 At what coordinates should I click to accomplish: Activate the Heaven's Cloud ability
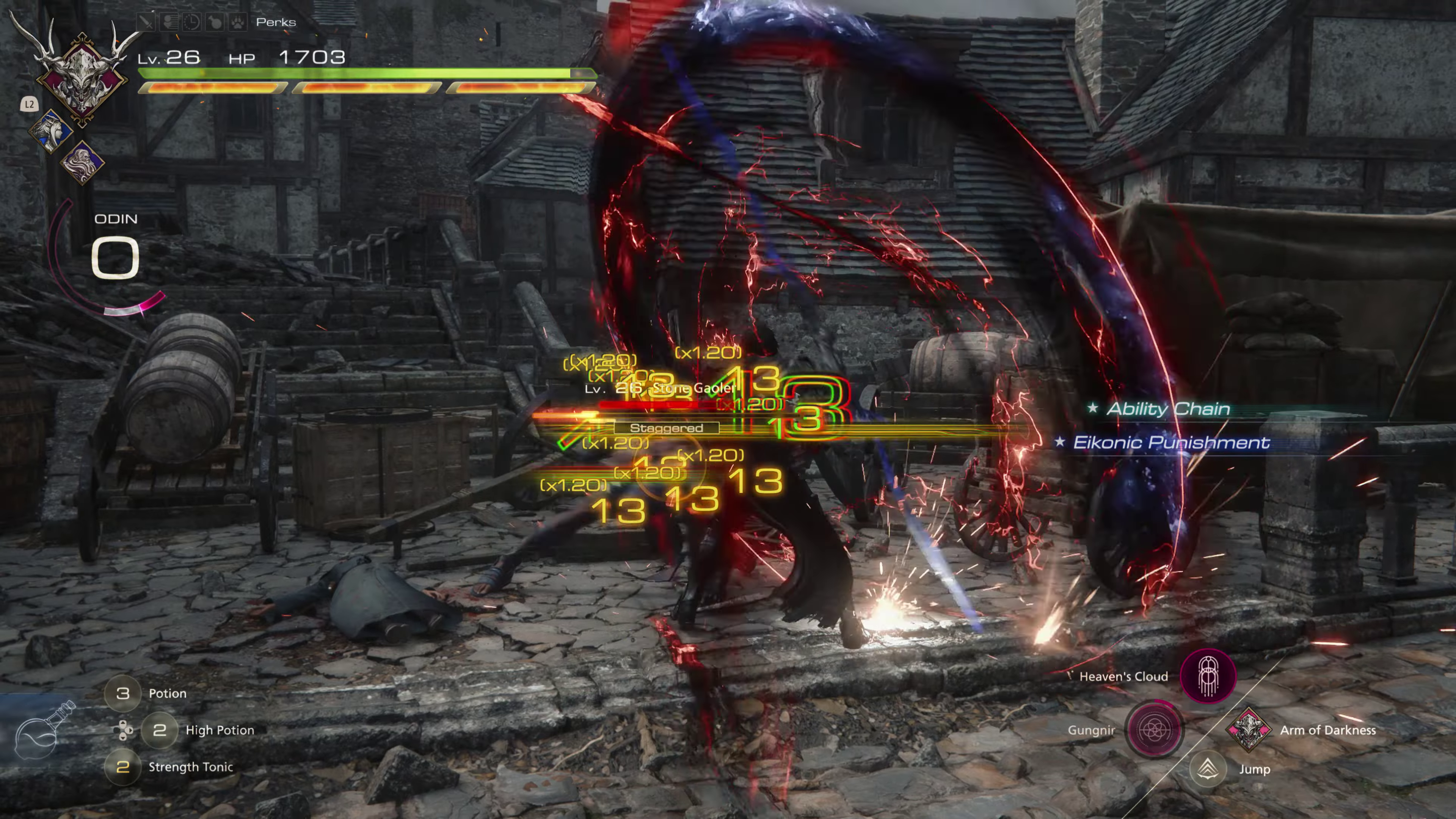[1208, 676]
